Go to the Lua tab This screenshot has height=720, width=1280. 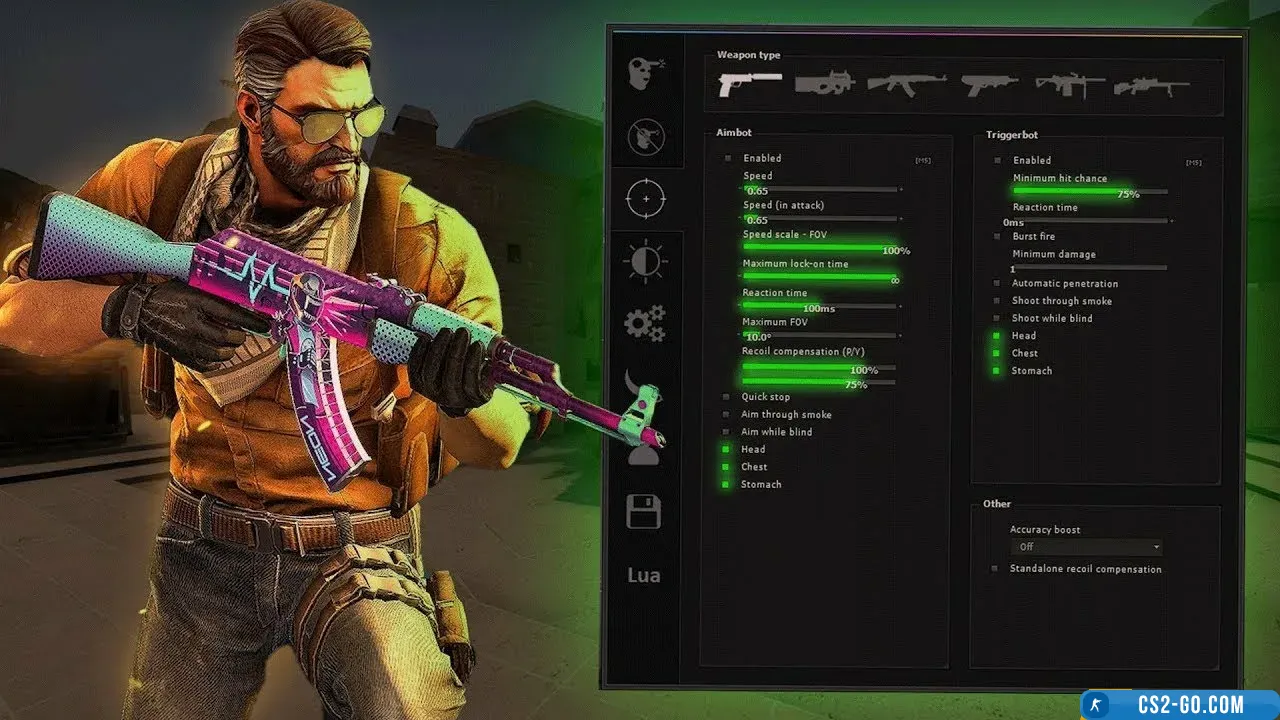[x=644, y=575]
